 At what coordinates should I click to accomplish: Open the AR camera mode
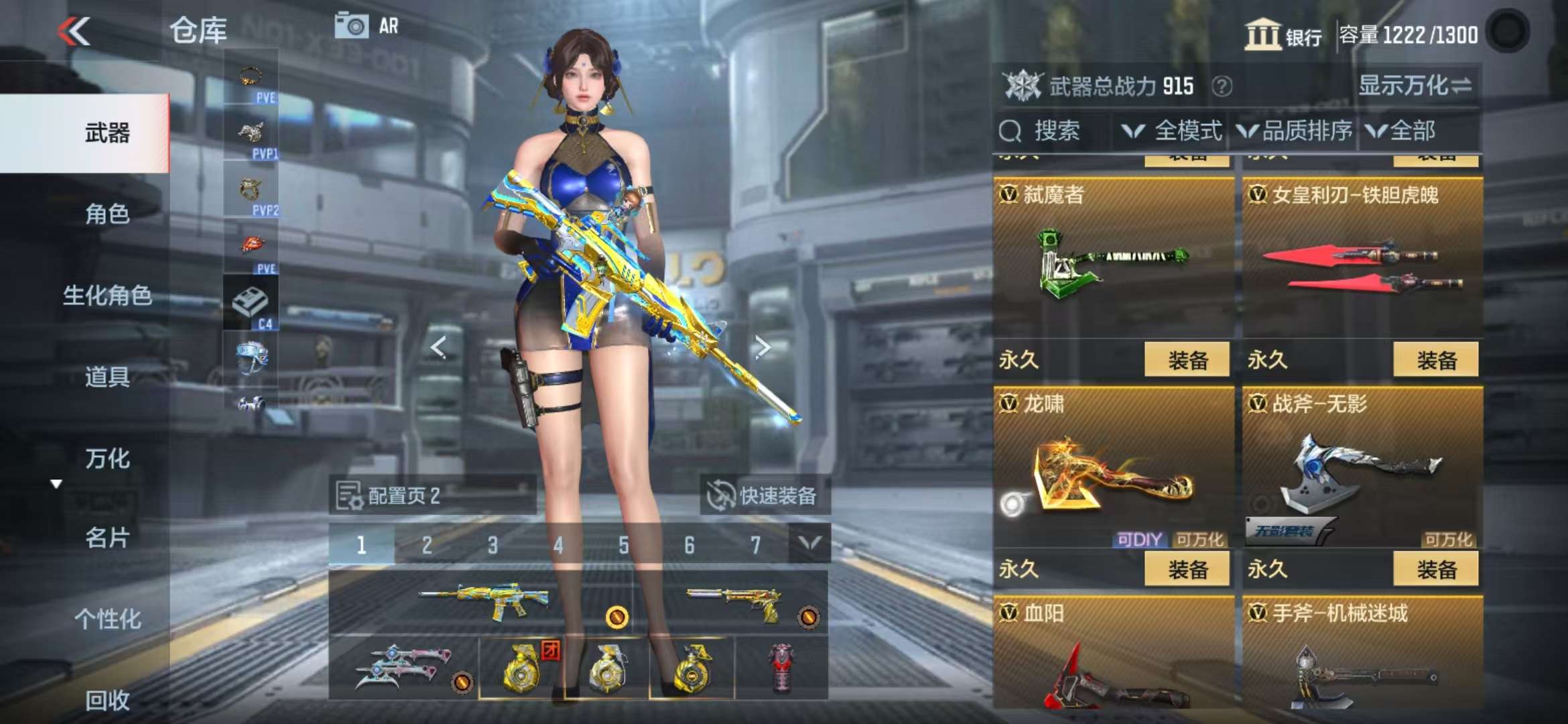(x=367, y=26)
